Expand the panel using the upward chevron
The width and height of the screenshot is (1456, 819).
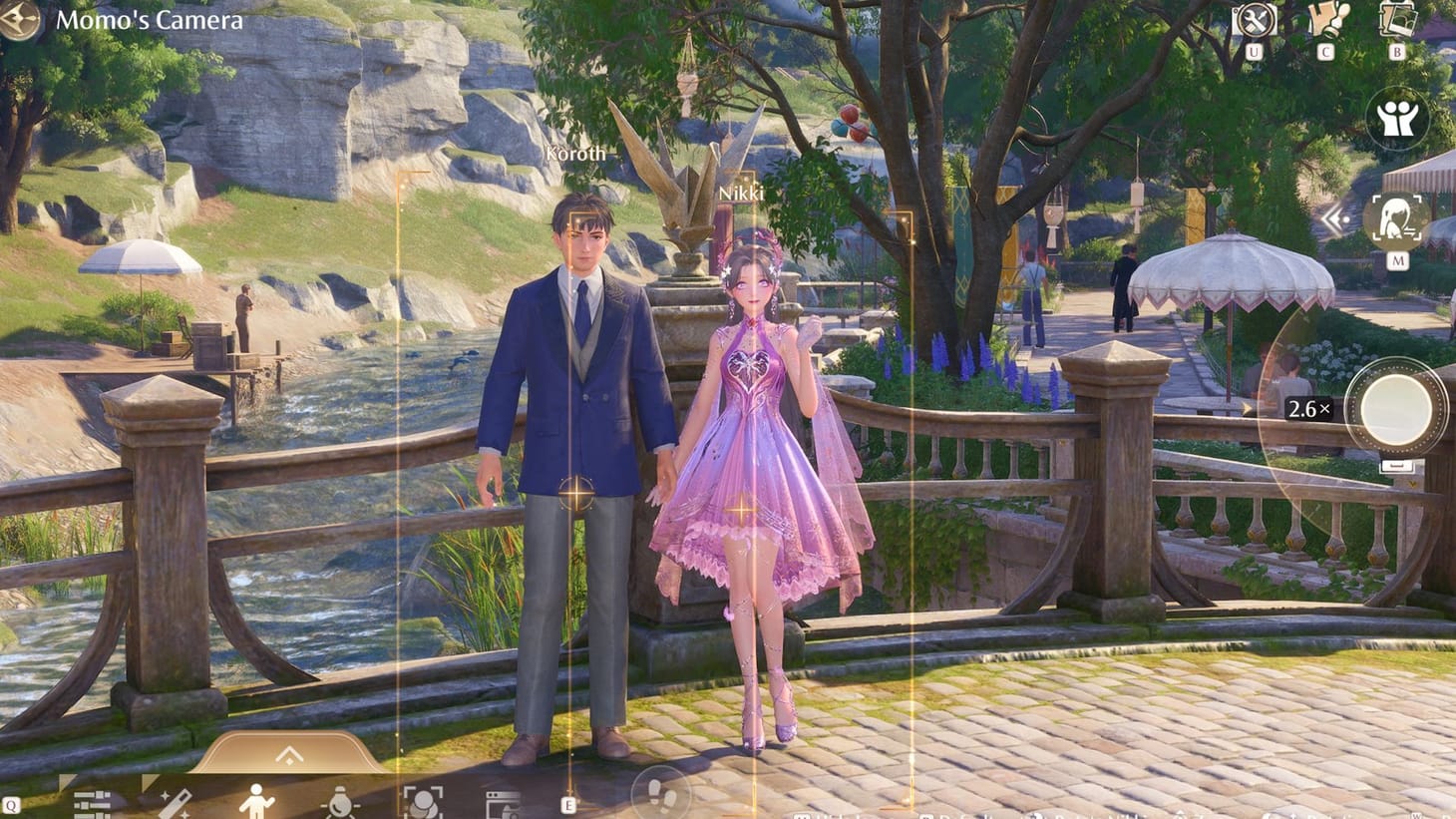pos(289,755)
